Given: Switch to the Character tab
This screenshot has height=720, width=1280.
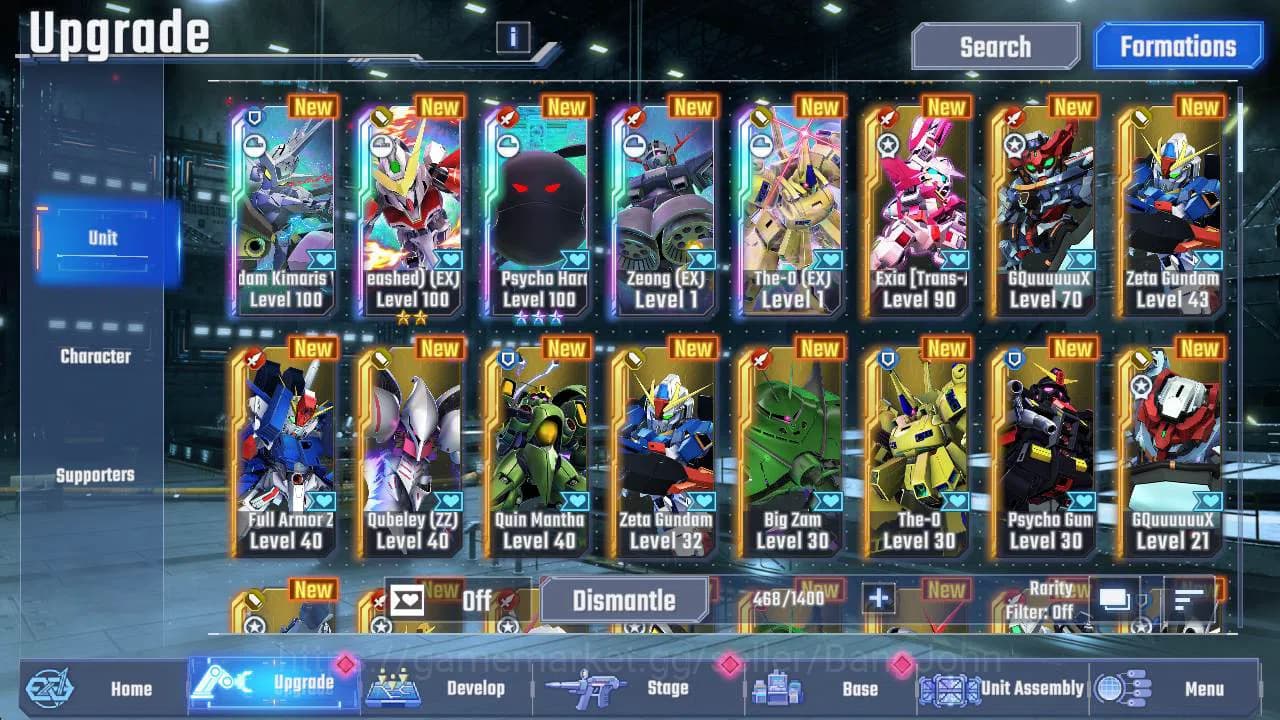Looking at the screenshot, I should (x=97, y=355).
